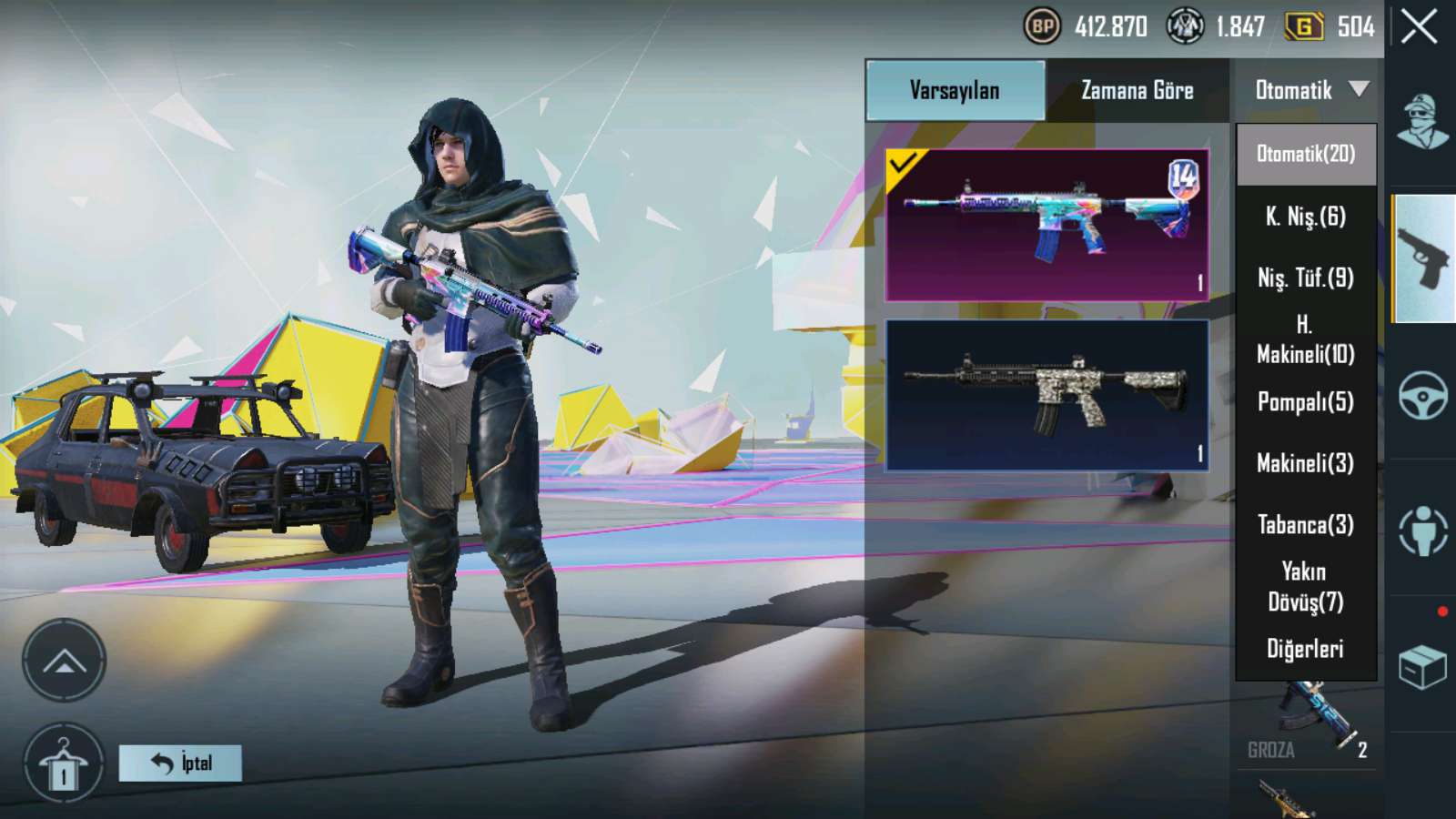The height and width of the screenshot is (819, 1456).
Task: Click the round up-arrow expand button
Action: pyautogui.click(x=64, y=661)
